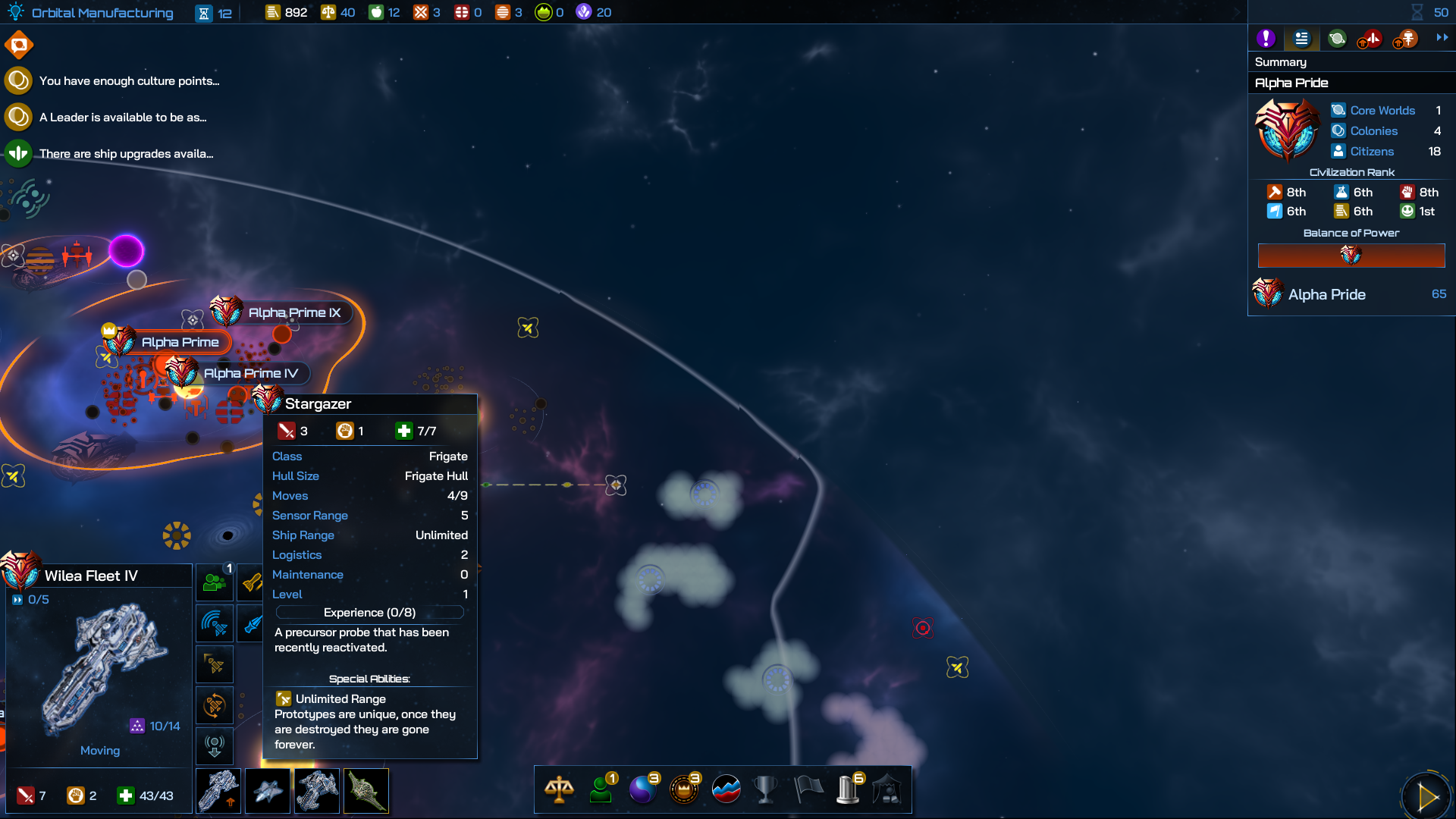Click the orange chat bubble icon
The image size is (1456, 819).
pos(19,45)
